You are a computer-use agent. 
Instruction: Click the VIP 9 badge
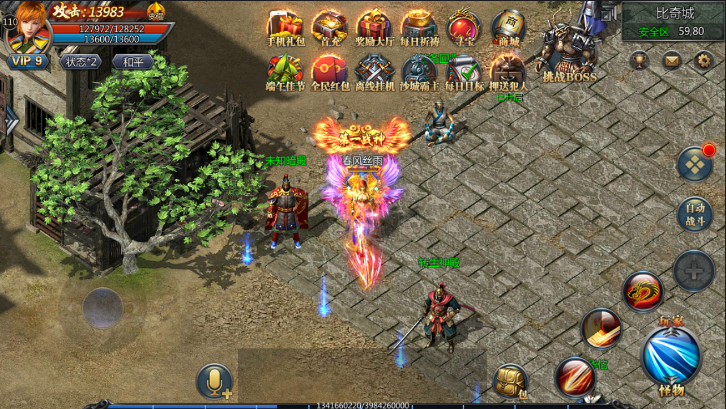[28, 61]
